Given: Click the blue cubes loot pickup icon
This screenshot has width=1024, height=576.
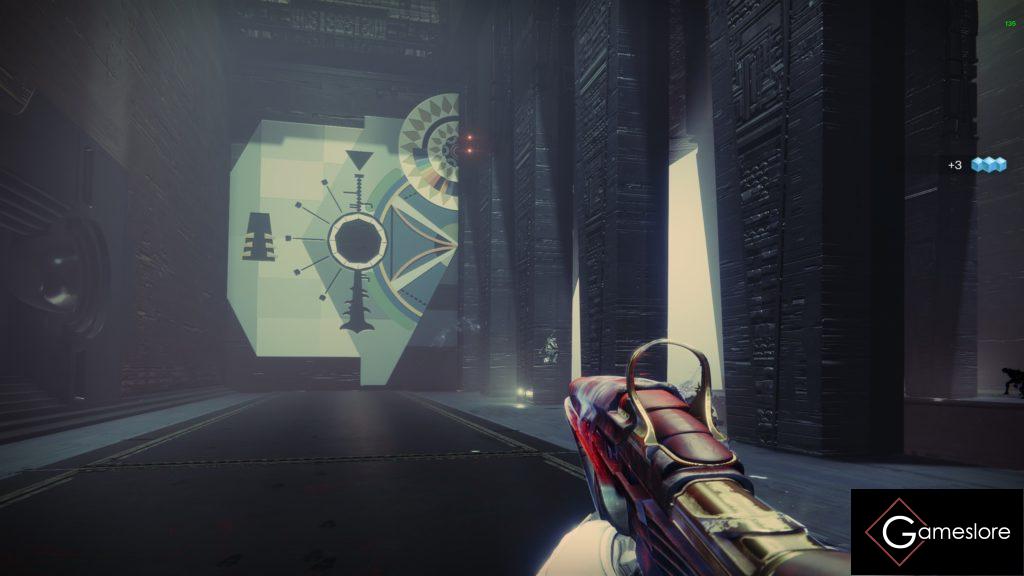Looking at the screenshot, I should (x=988, y=164).
